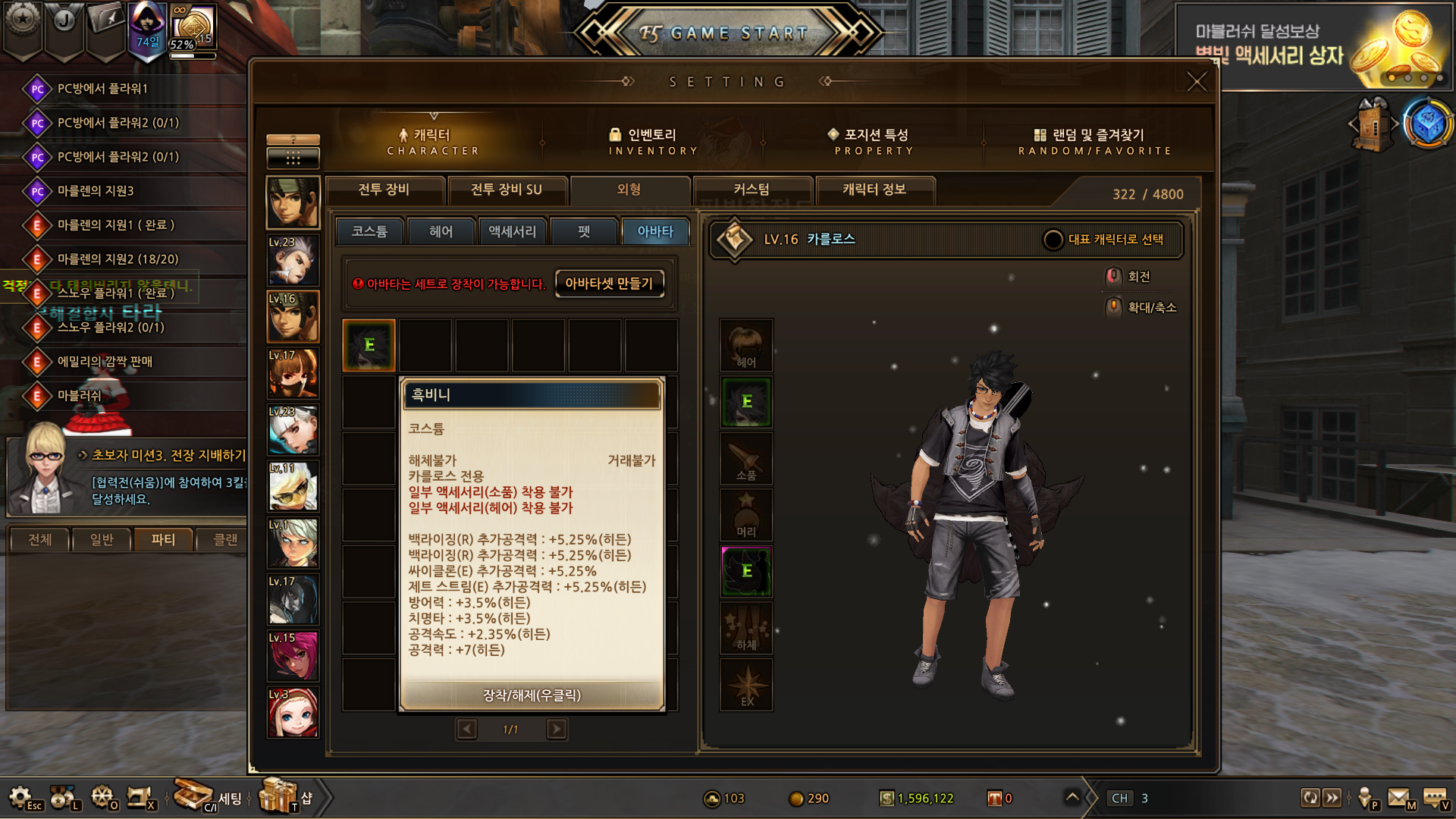This screenshot has height=819, width=1456.
Task: Switch to 포지션 특성 Property section
Action: coord(874,141)
